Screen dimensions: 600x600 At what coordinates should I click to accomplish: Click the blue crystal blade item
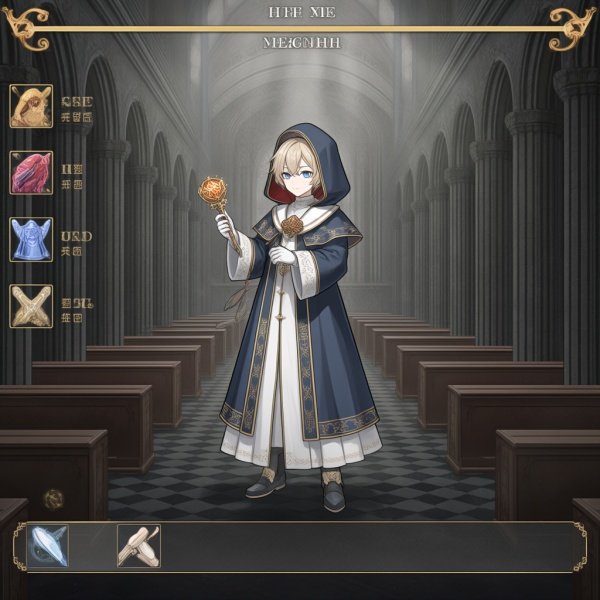(48, 546)
